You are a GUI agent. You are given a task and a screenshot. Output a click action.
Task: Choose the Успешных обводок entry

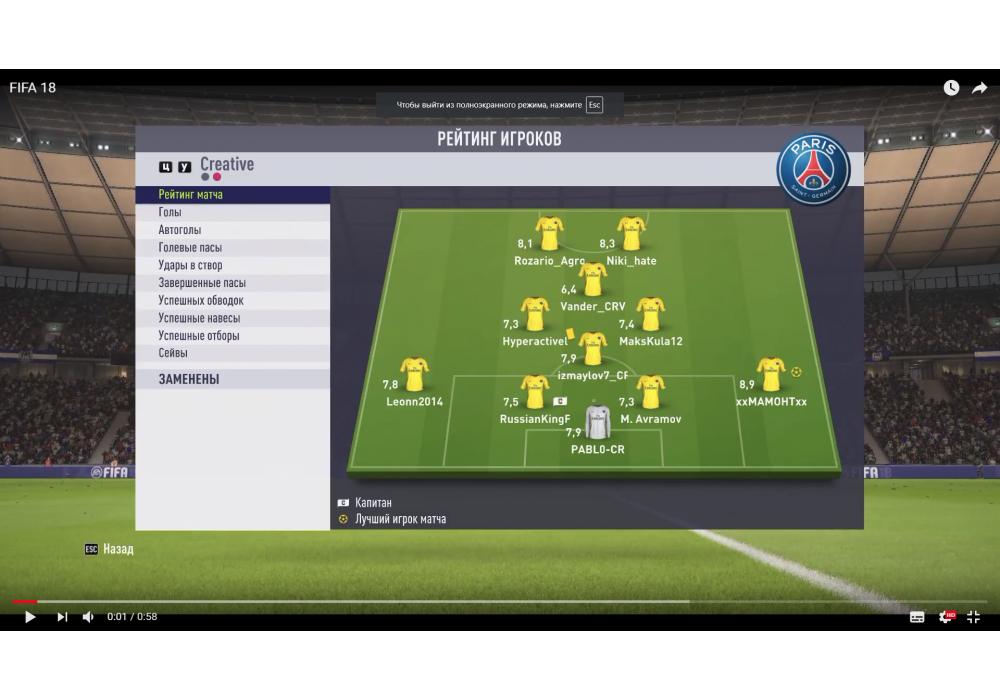click(232, 301)
